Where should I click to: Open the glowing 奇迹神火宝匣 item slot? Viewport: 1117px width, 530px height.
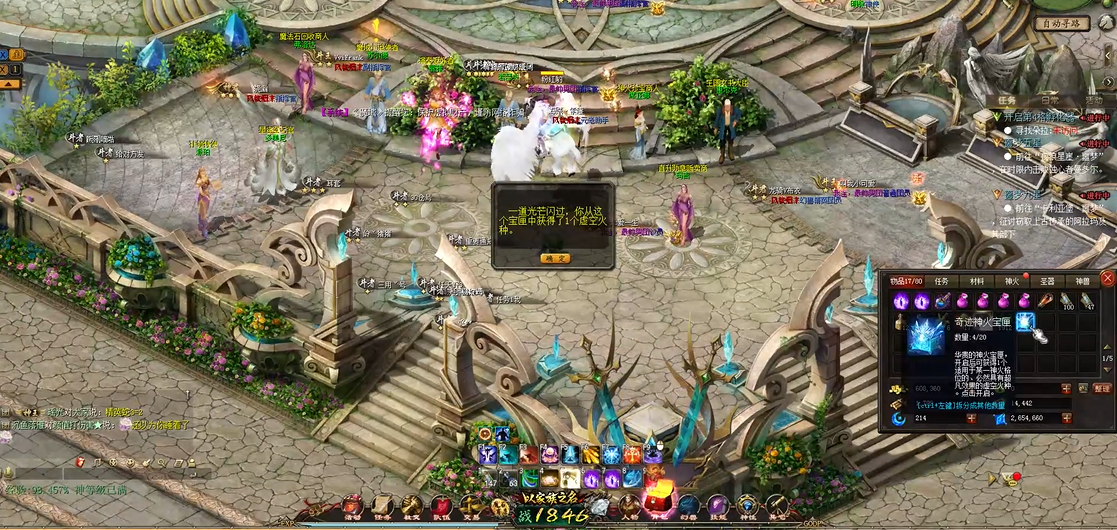coord(1025,321)
